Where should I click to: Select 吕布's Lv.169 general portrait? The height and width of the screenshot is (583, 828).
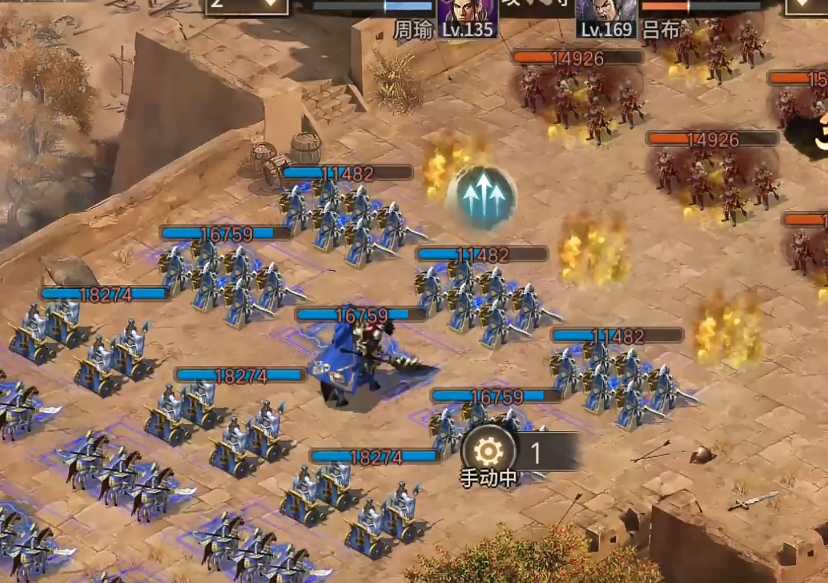607,14
